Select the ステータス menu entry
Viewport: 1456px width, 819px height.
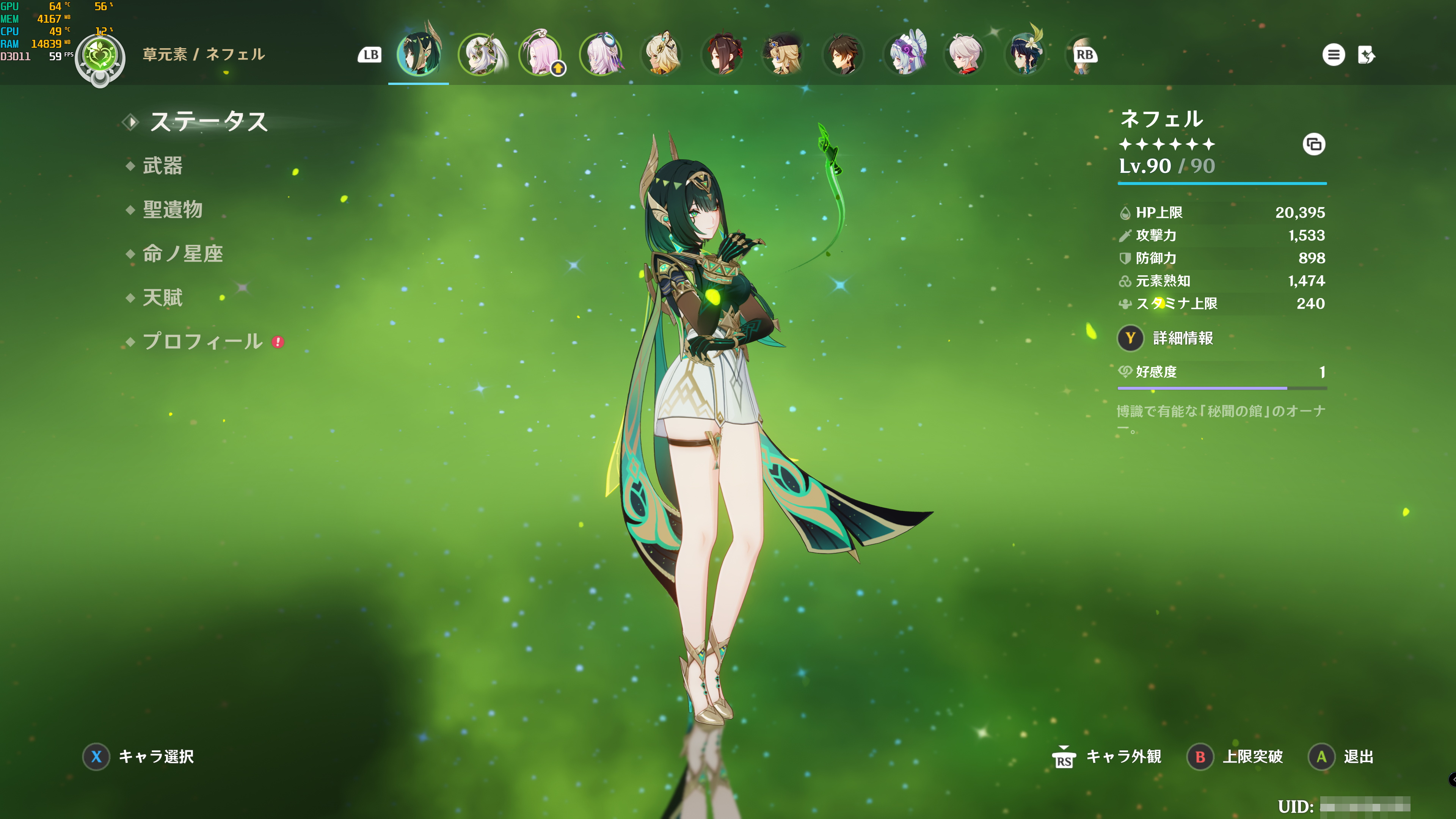208,122
